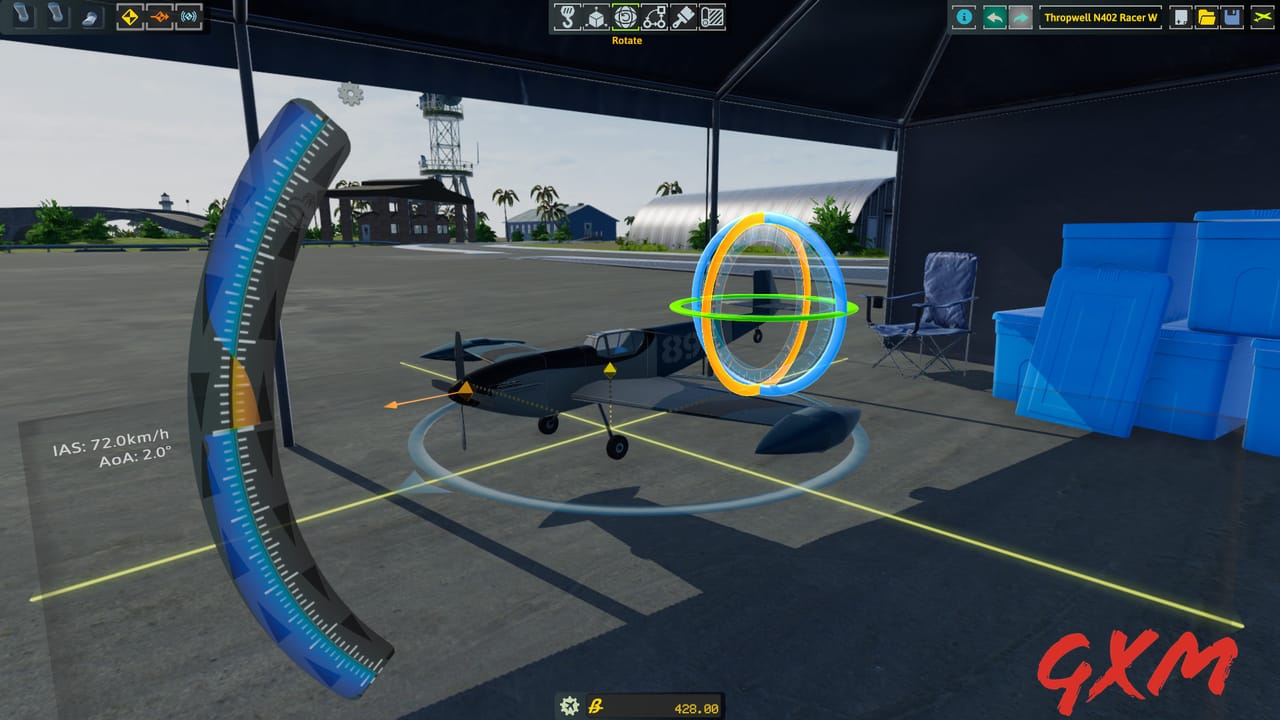Launch flight with the plane icon

point(1262,17)
